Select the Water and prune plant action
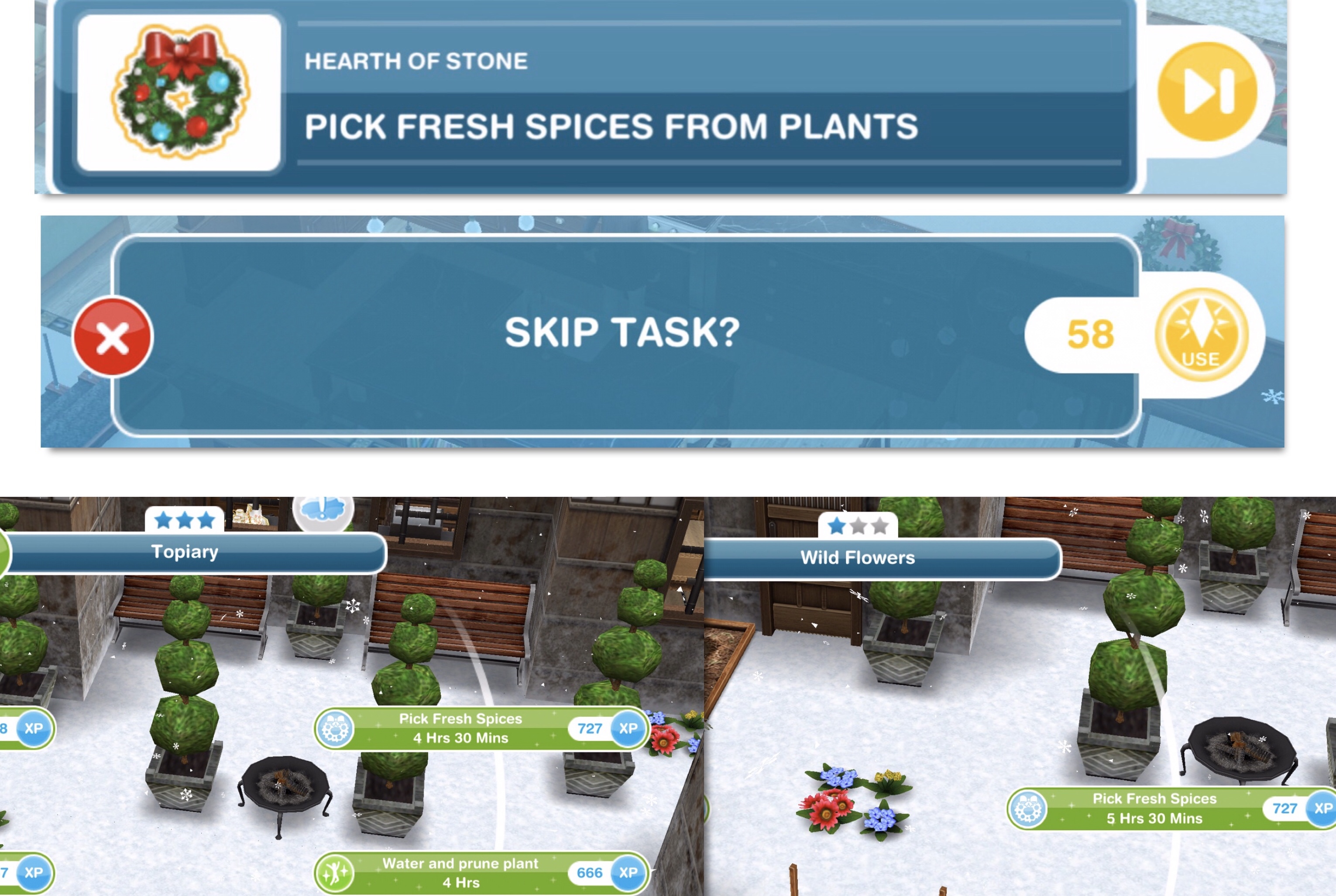This screenshot has height=896, width=1336. tap(460, 872)
